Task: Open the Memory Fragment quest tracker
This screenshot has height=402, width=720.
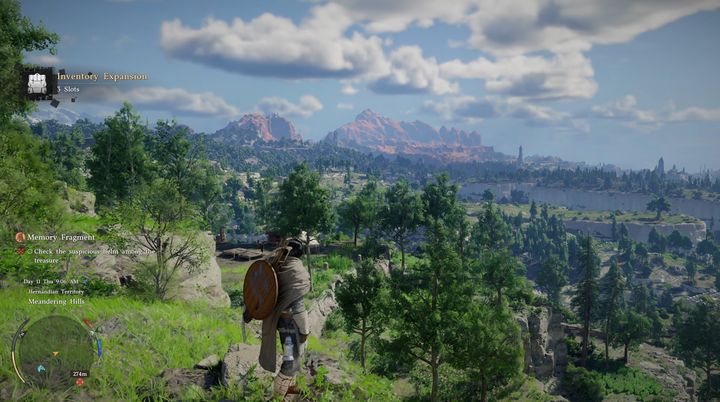Action: [x=62, y=237]
